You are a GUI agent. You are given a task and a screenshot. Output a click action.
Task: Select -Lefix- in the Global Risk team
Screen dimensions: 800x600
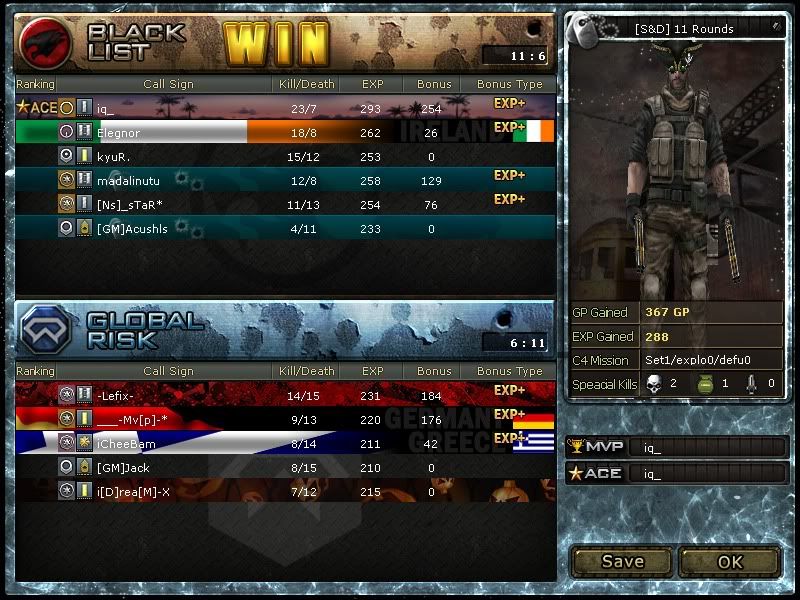pyautogui.click(x=285, y=395)
